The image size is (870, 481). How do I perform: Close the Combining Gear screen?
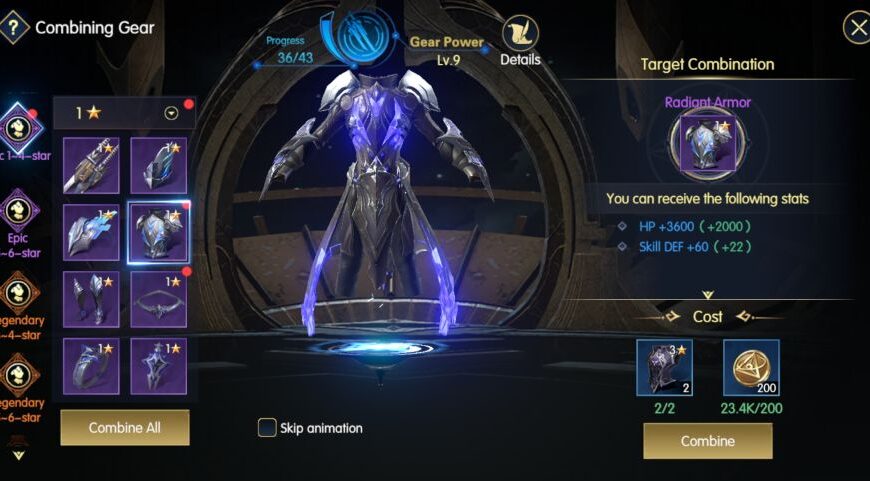tap(857, 28)
